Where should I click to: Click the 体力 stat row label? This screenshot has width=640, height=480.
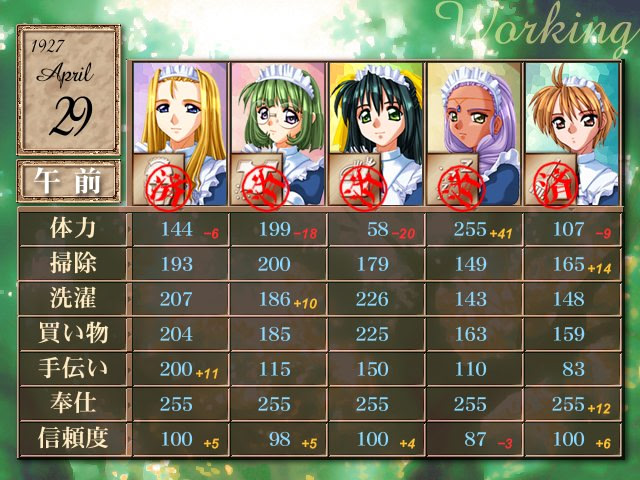[x=73, y=229]
